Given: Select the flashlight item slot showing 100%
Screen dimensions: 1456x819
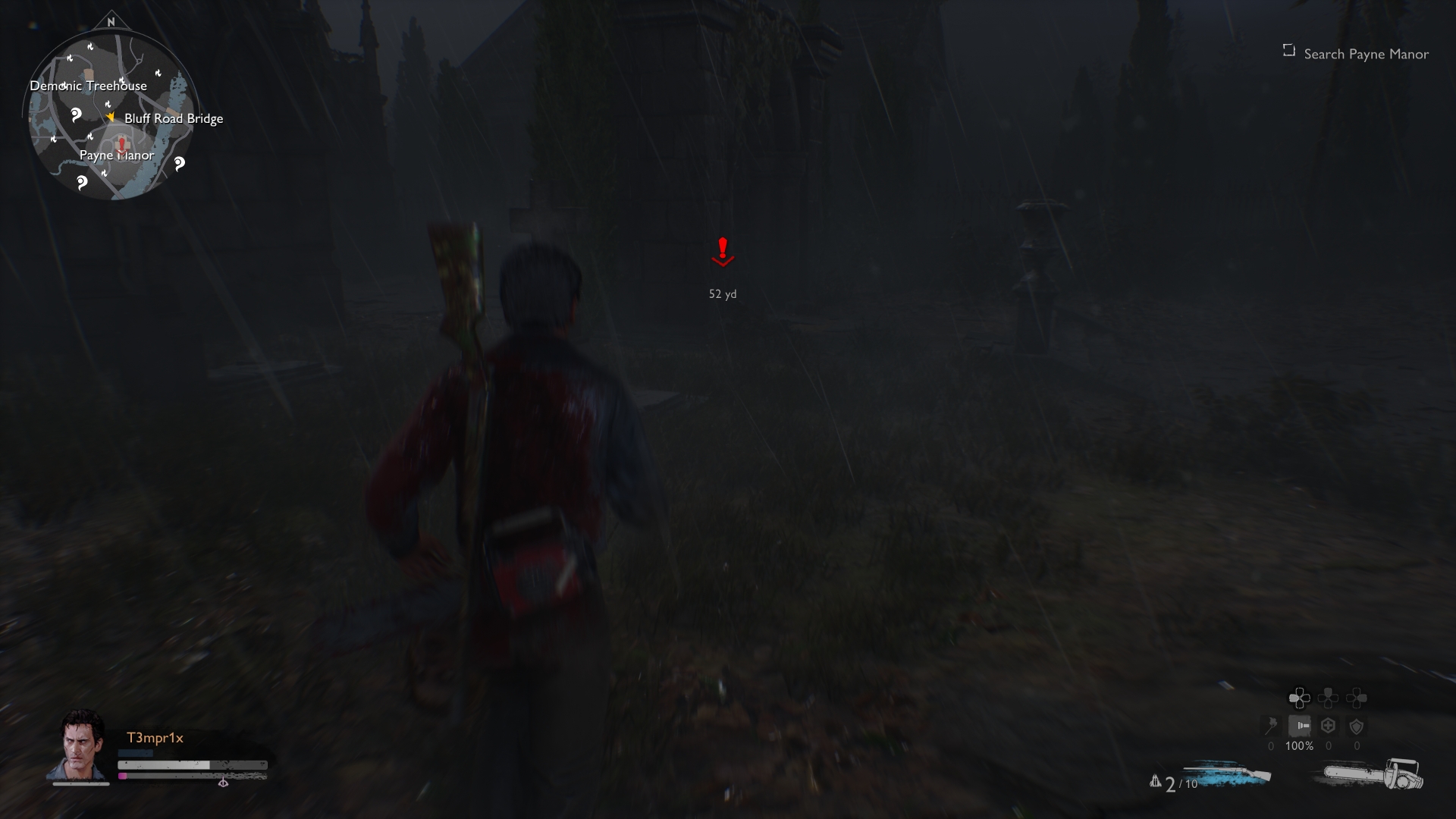Looking at the screenshot, I should point(1300,726).
